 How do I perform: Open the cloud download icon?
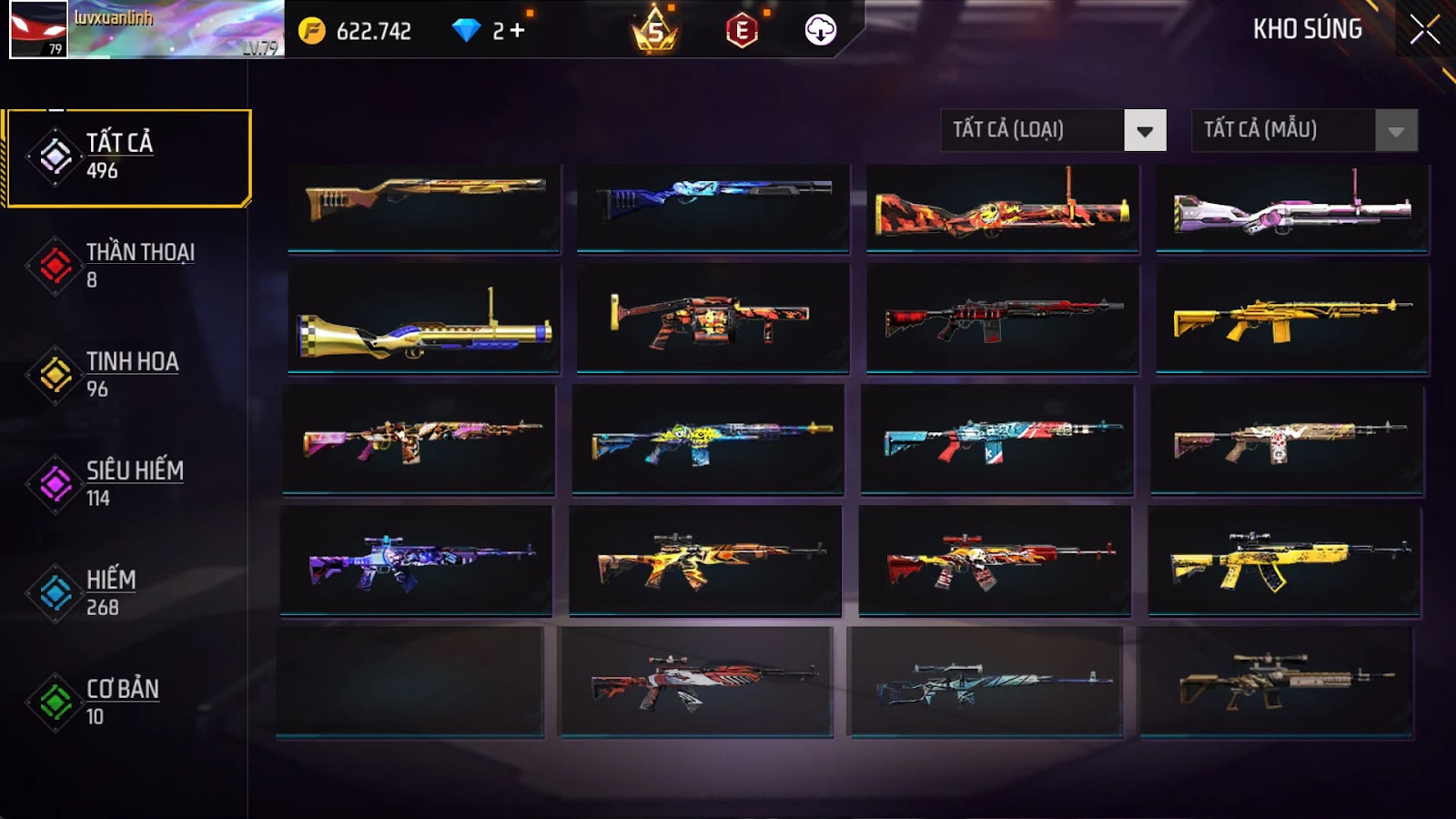(820, 30)
